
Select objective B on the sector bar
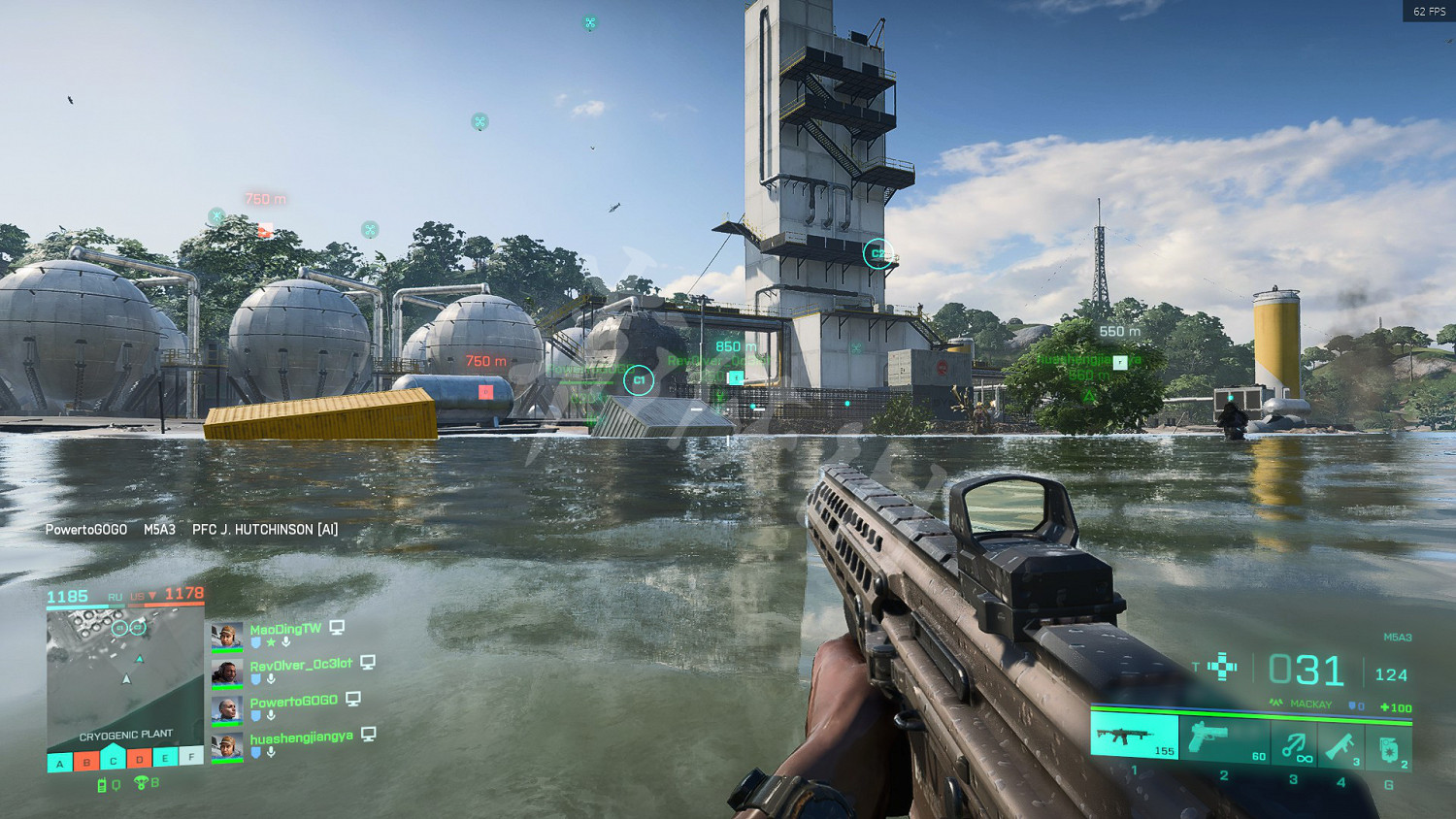87,762
